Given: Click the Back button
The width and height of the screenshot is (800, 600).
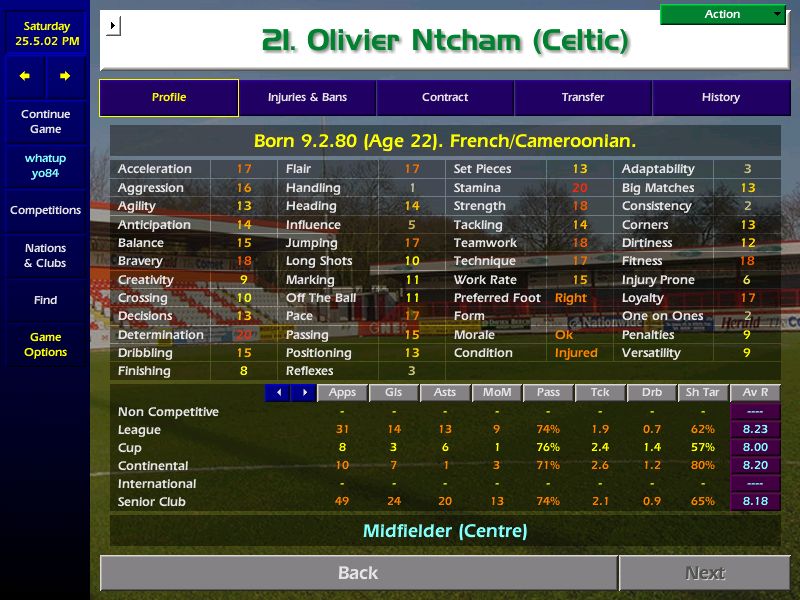Looking at the screenshot, I should pyautogui.click(x=358, y=573).
